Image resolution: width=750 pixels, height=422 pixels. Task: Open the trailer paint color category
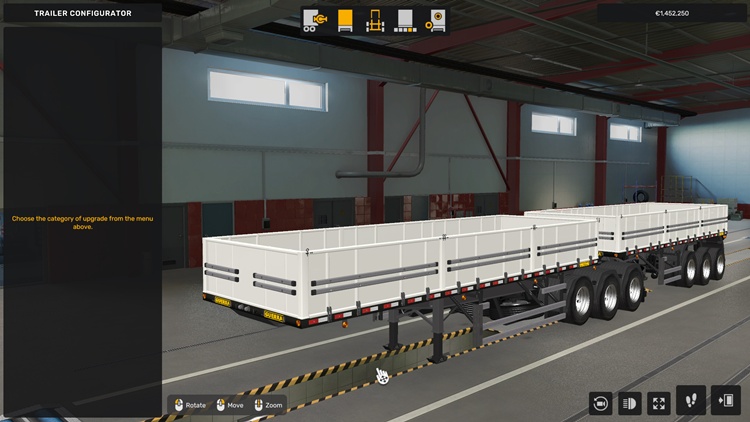[x=405, y=20]
